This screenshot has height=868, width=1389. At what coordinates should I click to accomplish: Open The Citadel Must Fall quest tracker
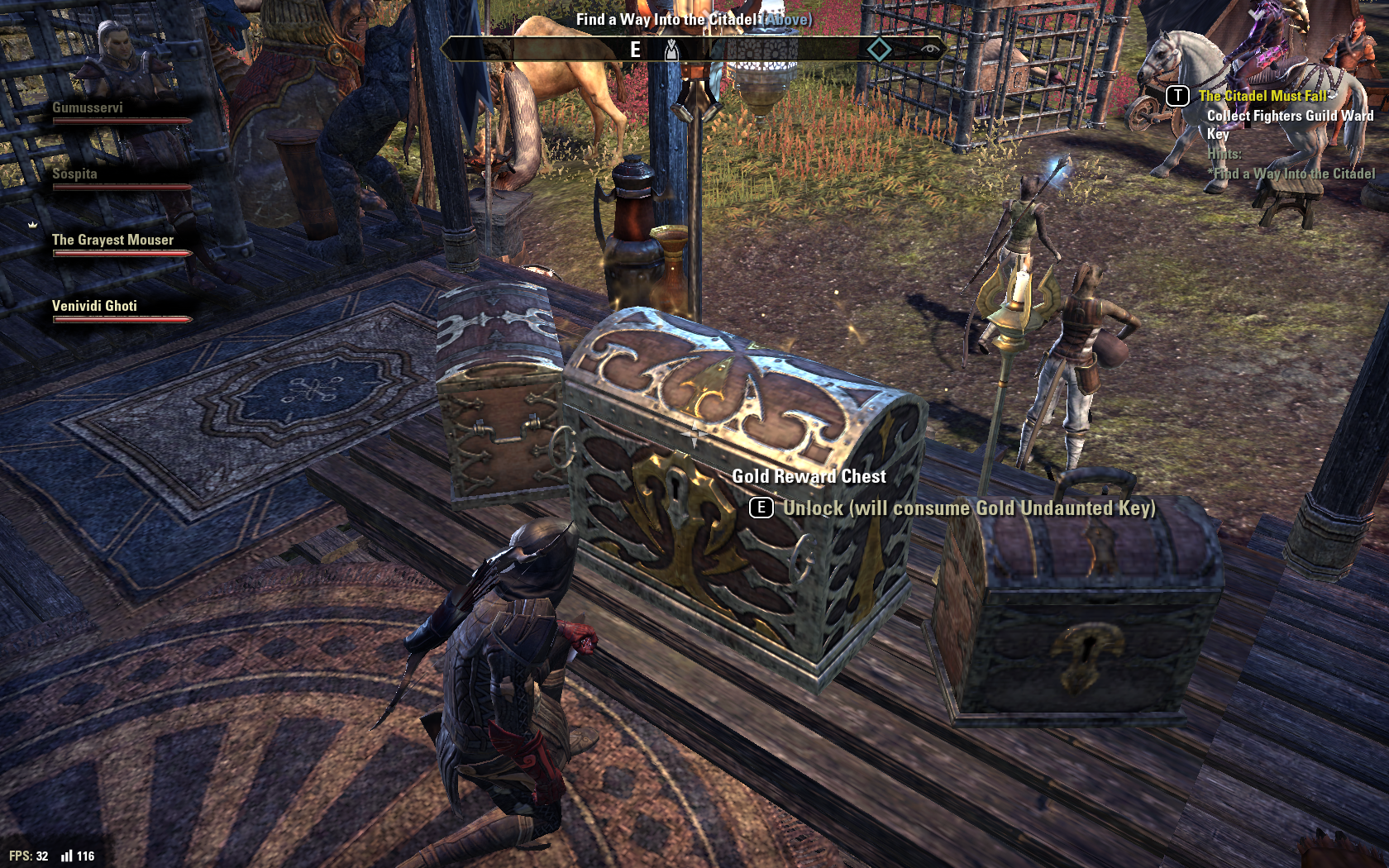pos(1262,97)
